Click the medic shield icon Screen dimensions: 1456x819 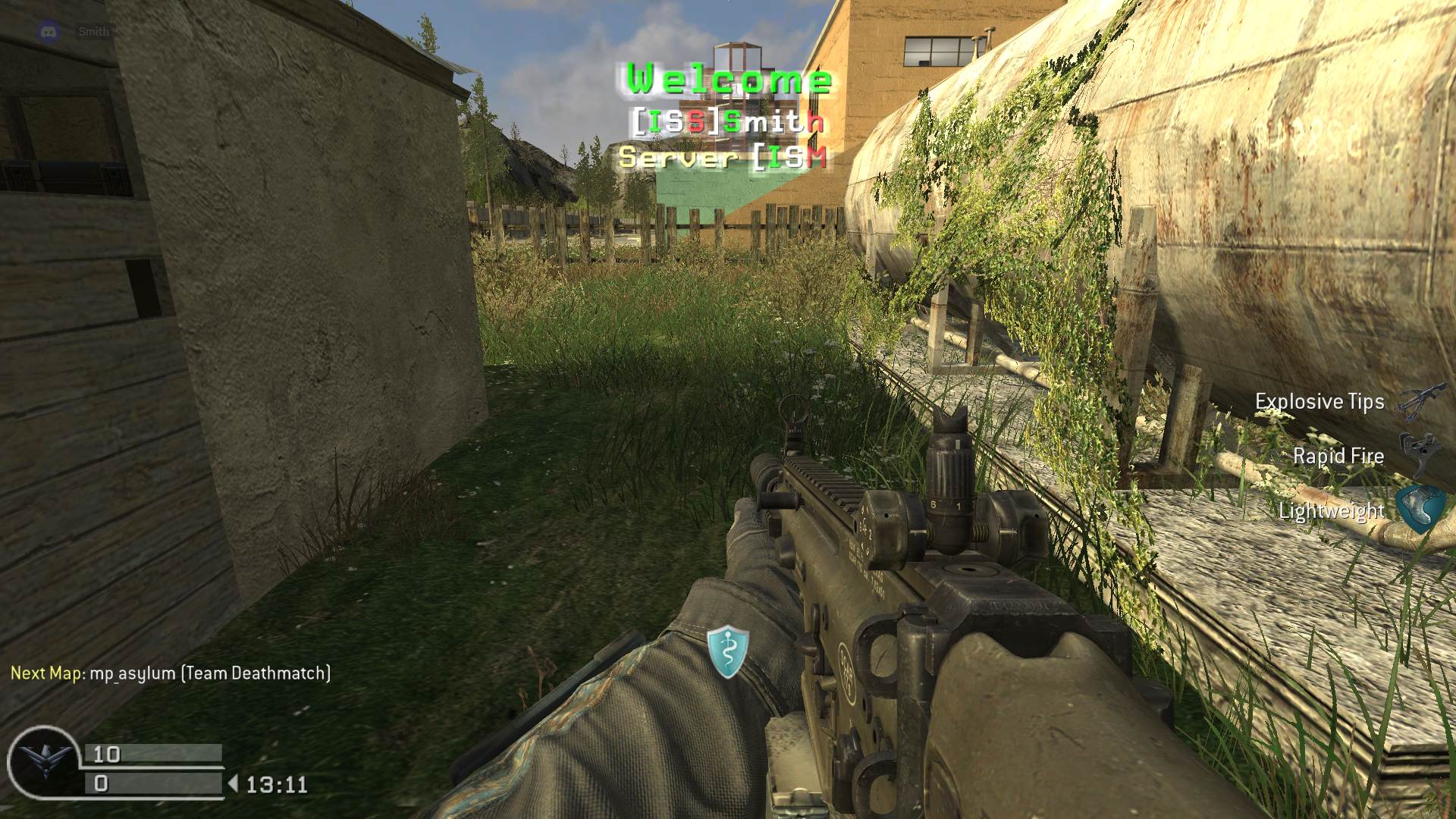coord(728,651)
